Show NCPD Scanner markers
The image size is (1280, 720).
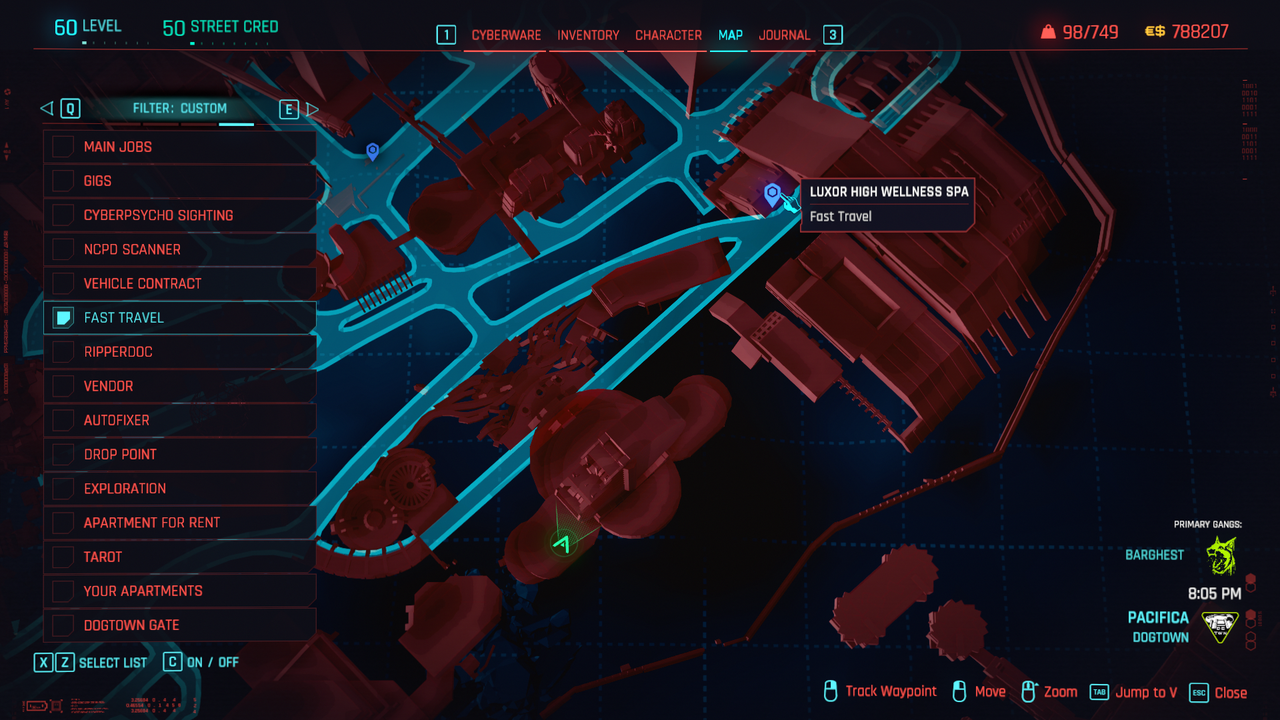click(x=64, y=249)
